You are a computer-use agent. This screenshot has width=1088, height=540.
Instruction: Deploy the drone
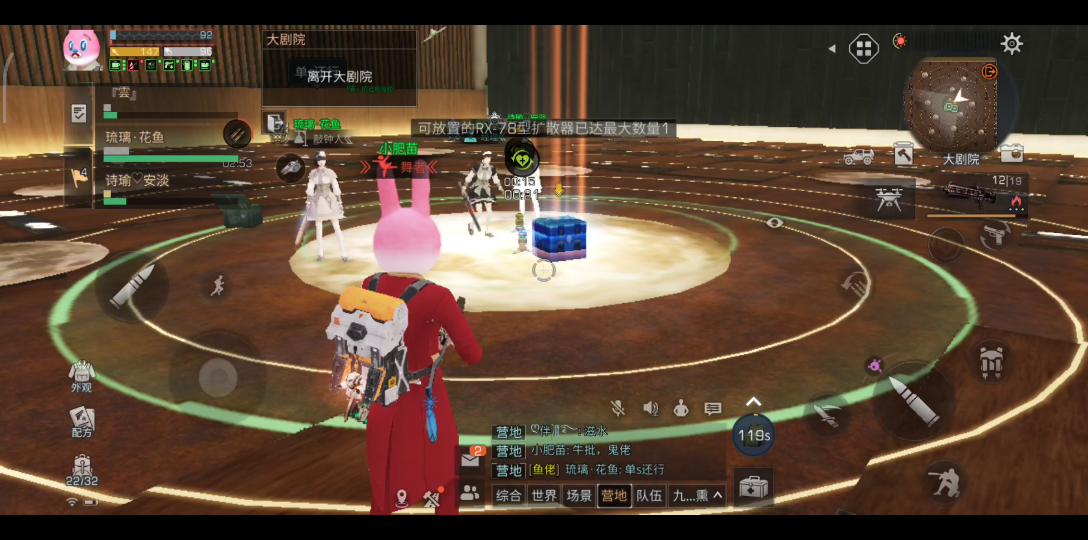888,199
